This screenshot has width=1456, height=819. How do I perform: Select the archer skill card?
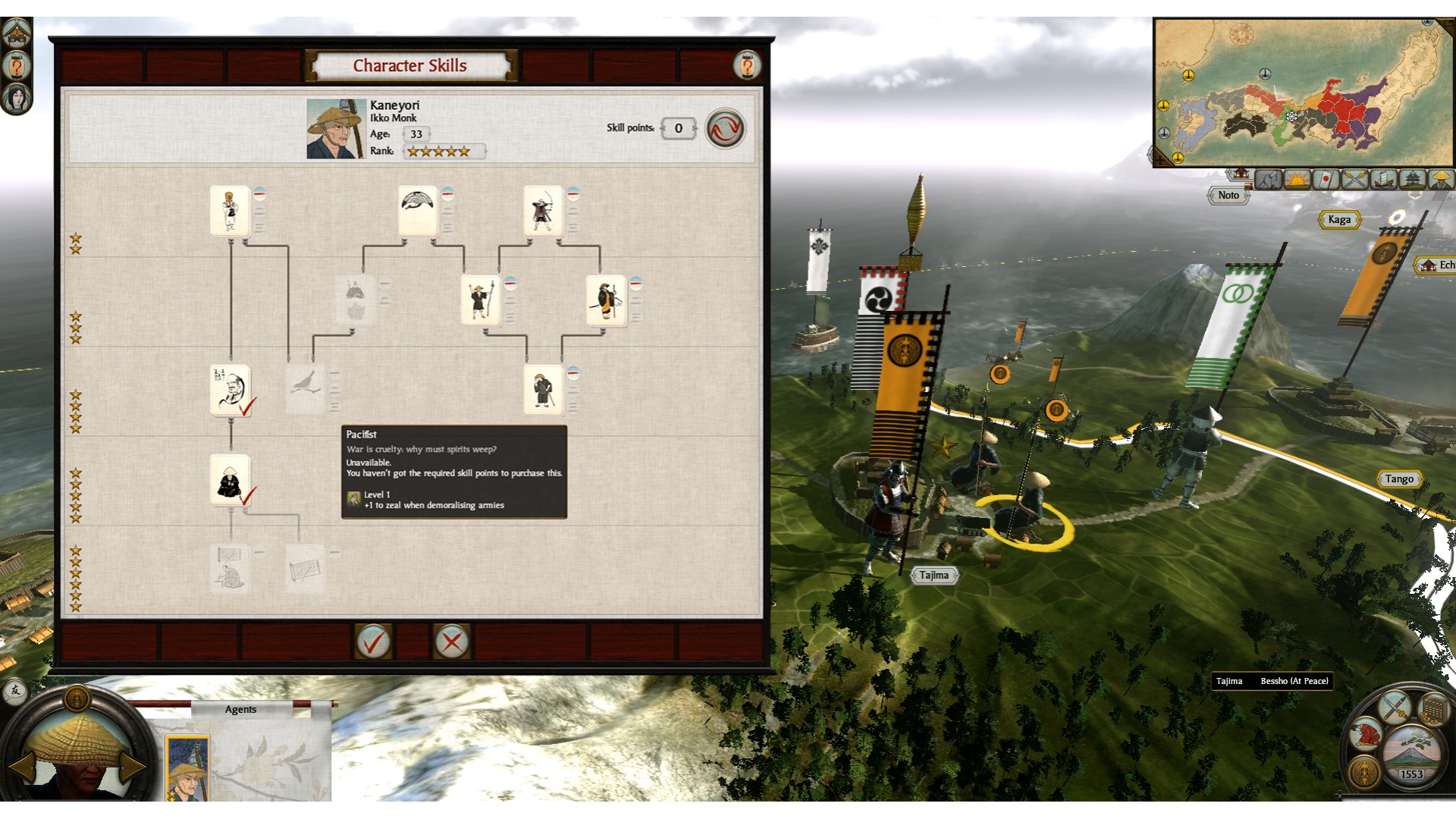(542, 210)
